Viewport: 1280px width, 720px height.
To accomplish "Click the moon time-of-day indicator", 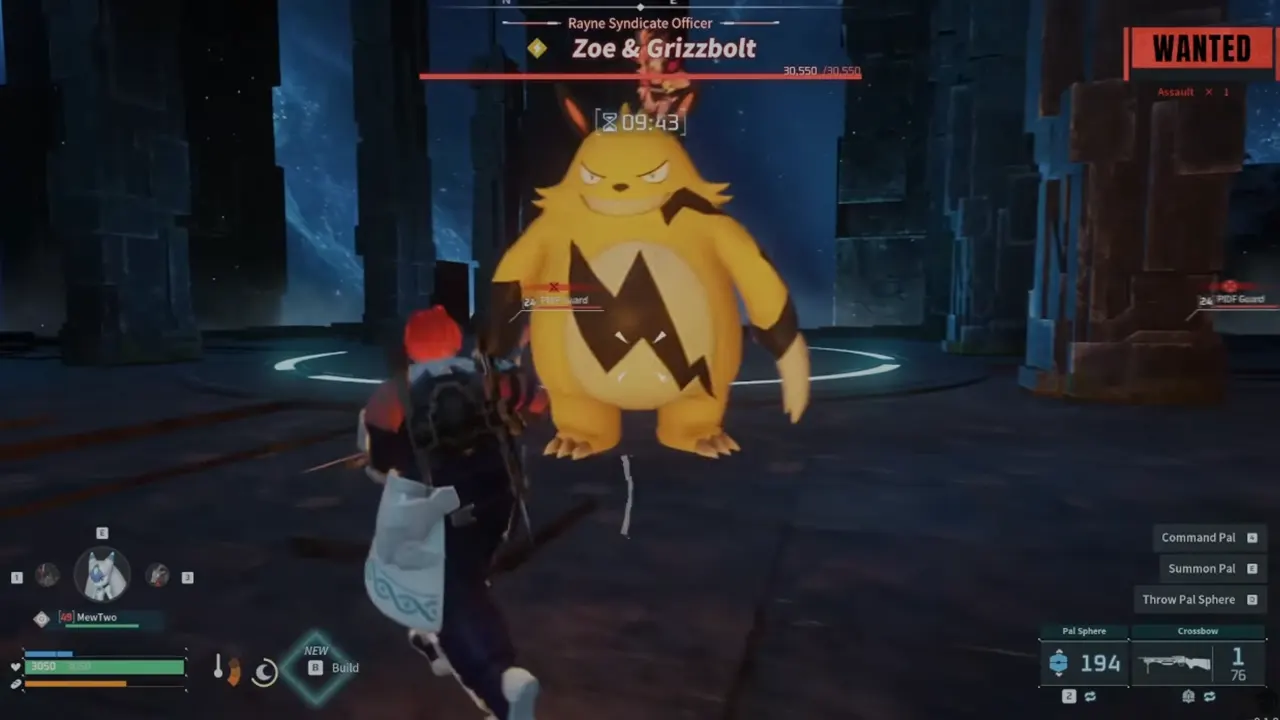I will tap(264, 673).
